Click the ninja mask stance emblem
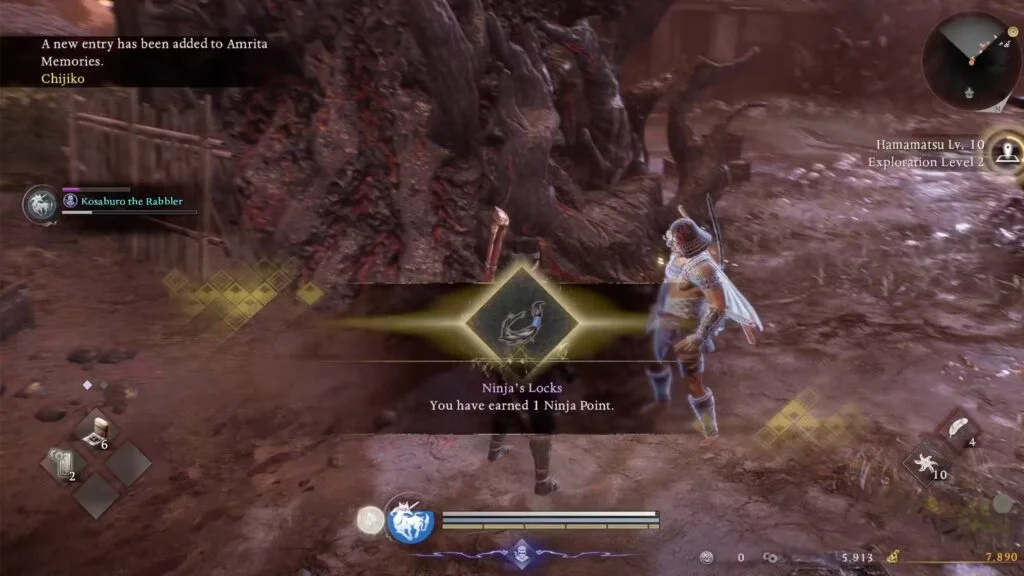Image resolution: width=1024 pixels, height=576 pixels. point(521,553)
